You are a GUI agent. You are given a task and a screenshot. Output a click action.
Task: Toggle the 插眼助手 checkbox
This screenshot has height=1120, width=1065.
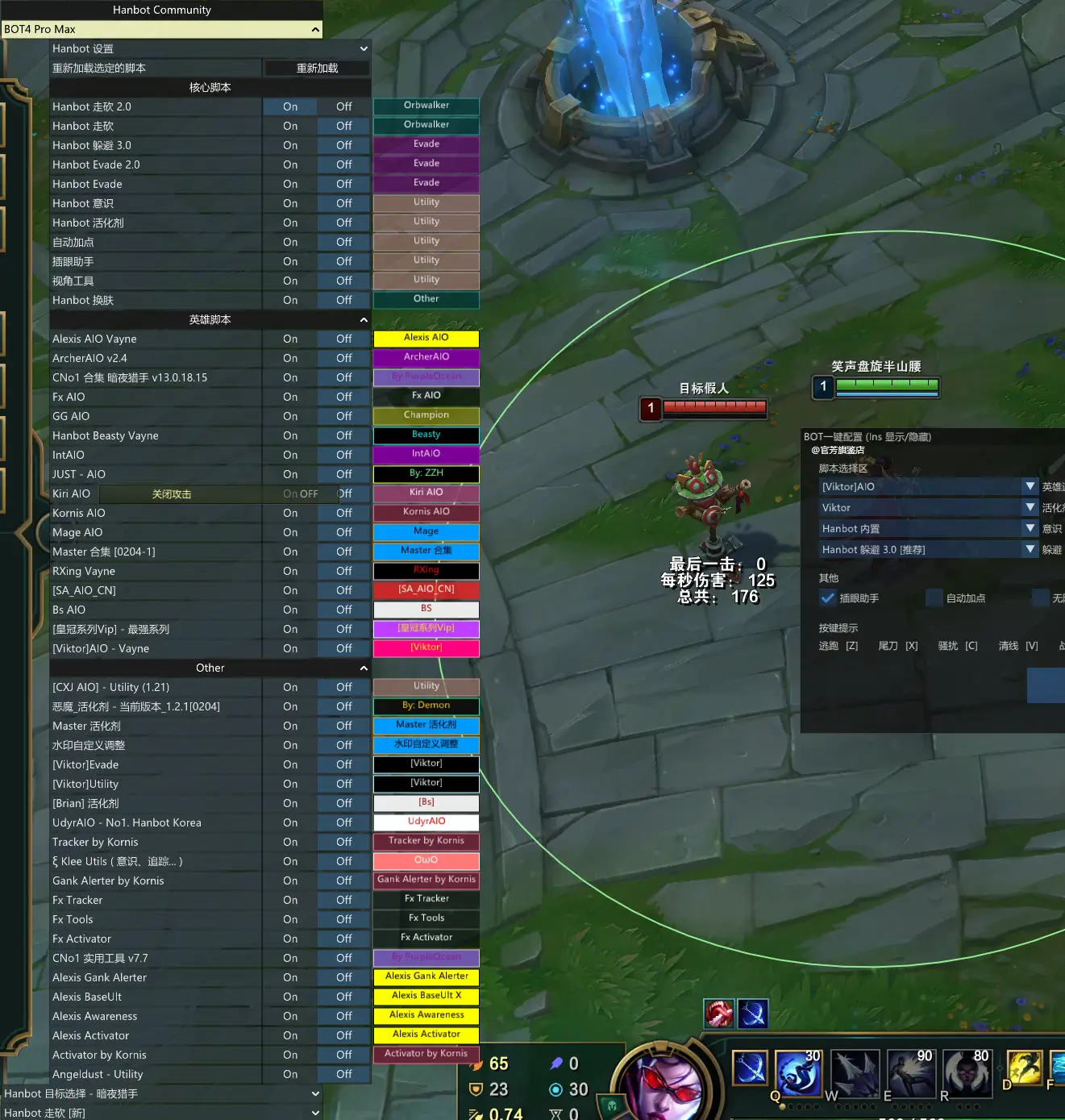[x=827, y=598]
